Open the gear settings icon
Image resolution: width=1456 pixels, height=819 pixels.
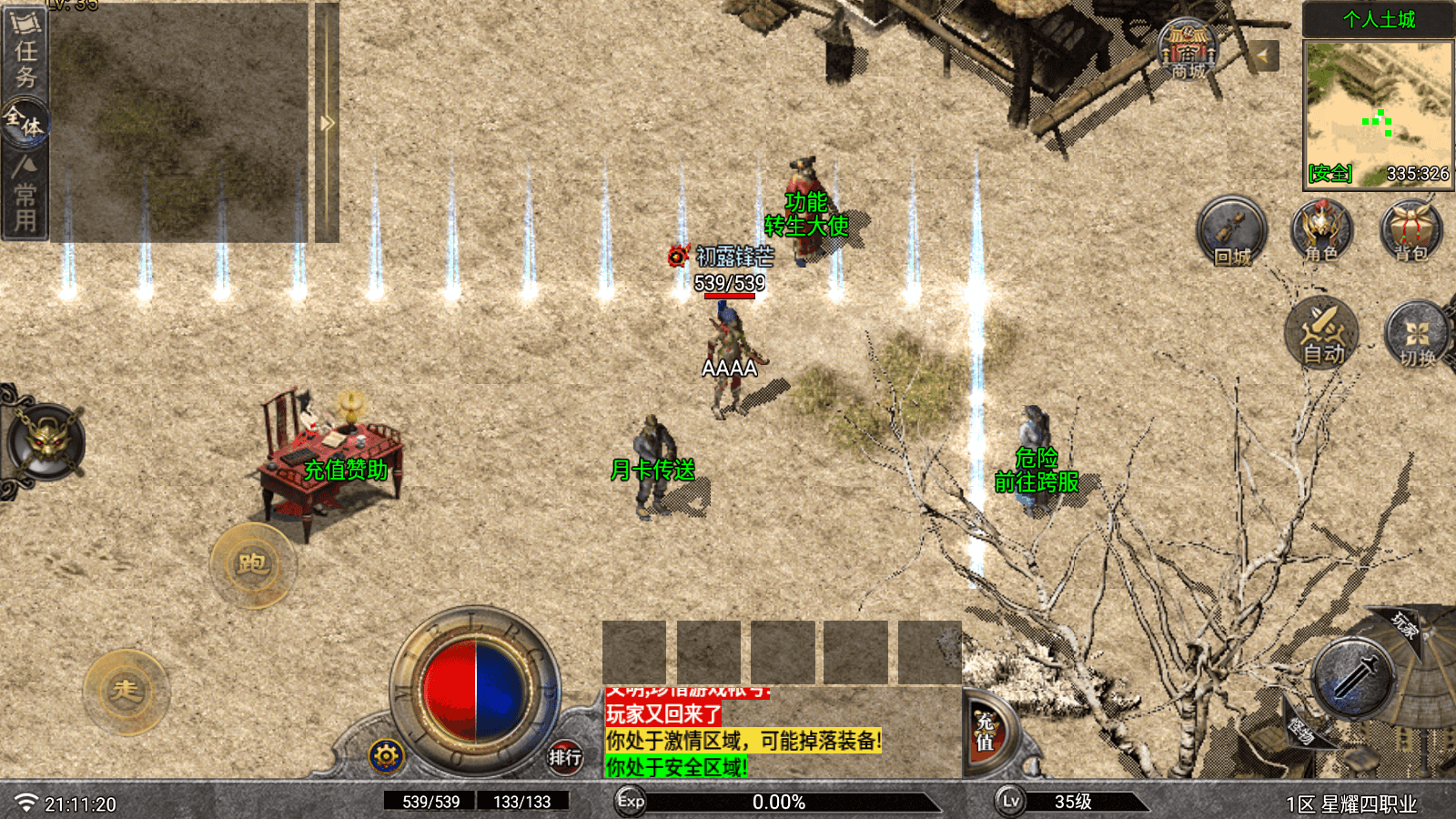(386, 755)
